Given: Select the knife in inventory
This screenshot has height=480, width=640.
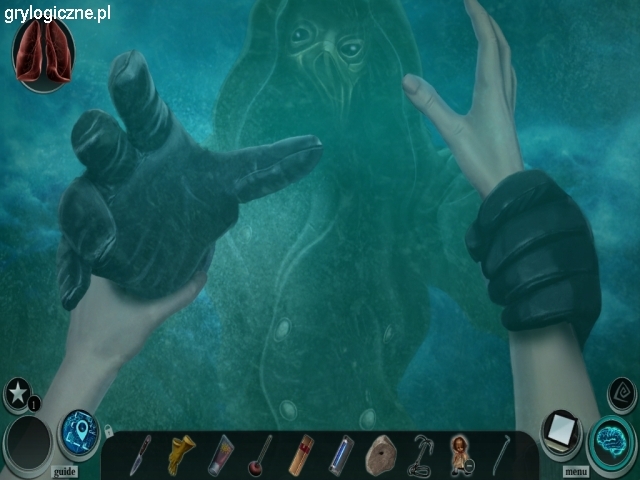Looking at the screenshot, I should [140, 455].
